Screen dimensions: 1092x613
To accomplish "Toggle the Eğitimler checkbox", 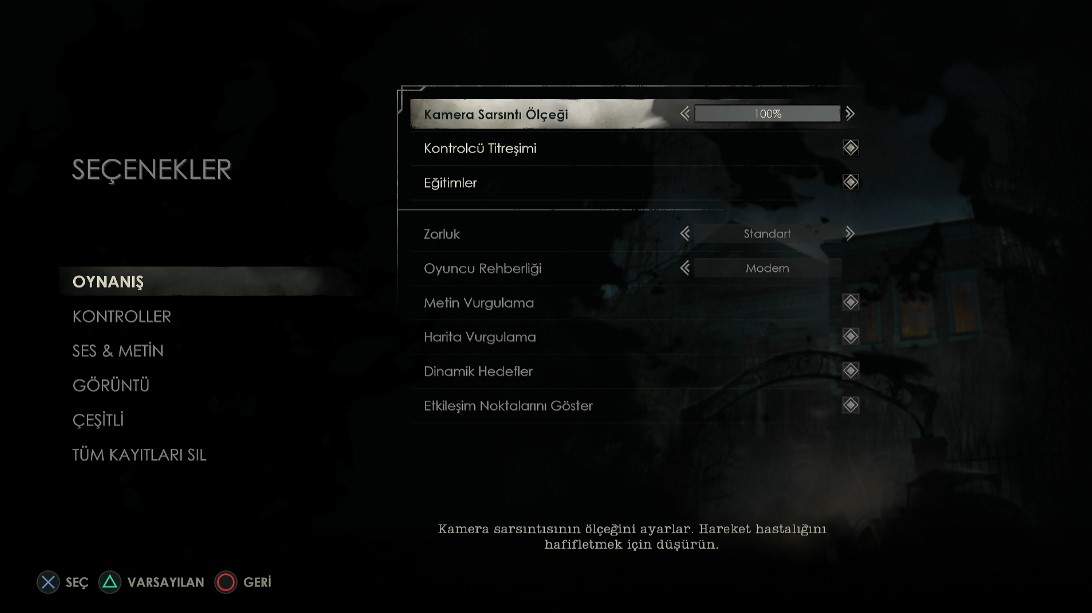I will (x=850, y=183).
